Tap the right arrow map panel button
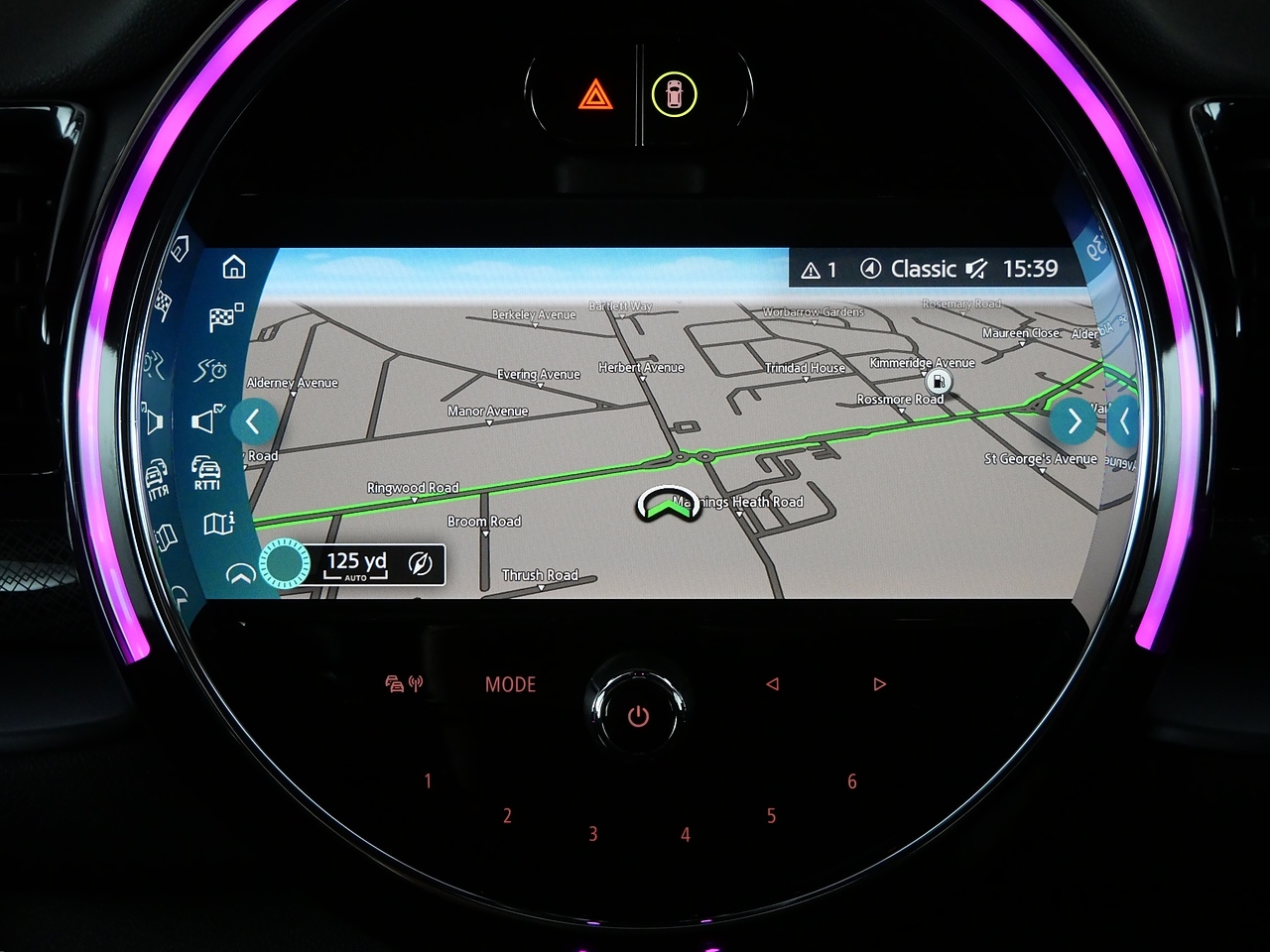The image size is (1270, 952). [1075, 421]
